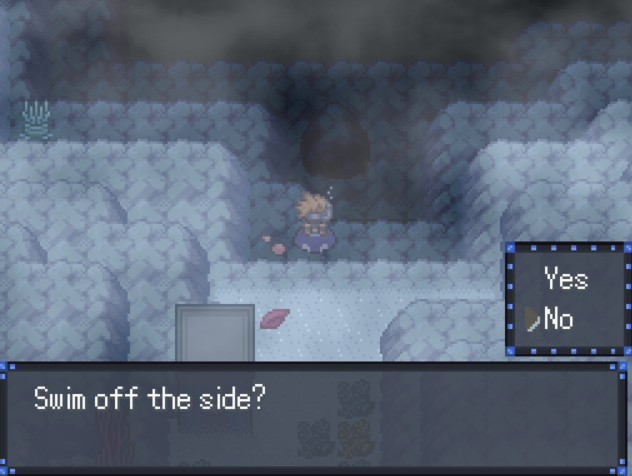Select the No option
The height and width of the screenshot is (476, 632).
pos(558,320)
